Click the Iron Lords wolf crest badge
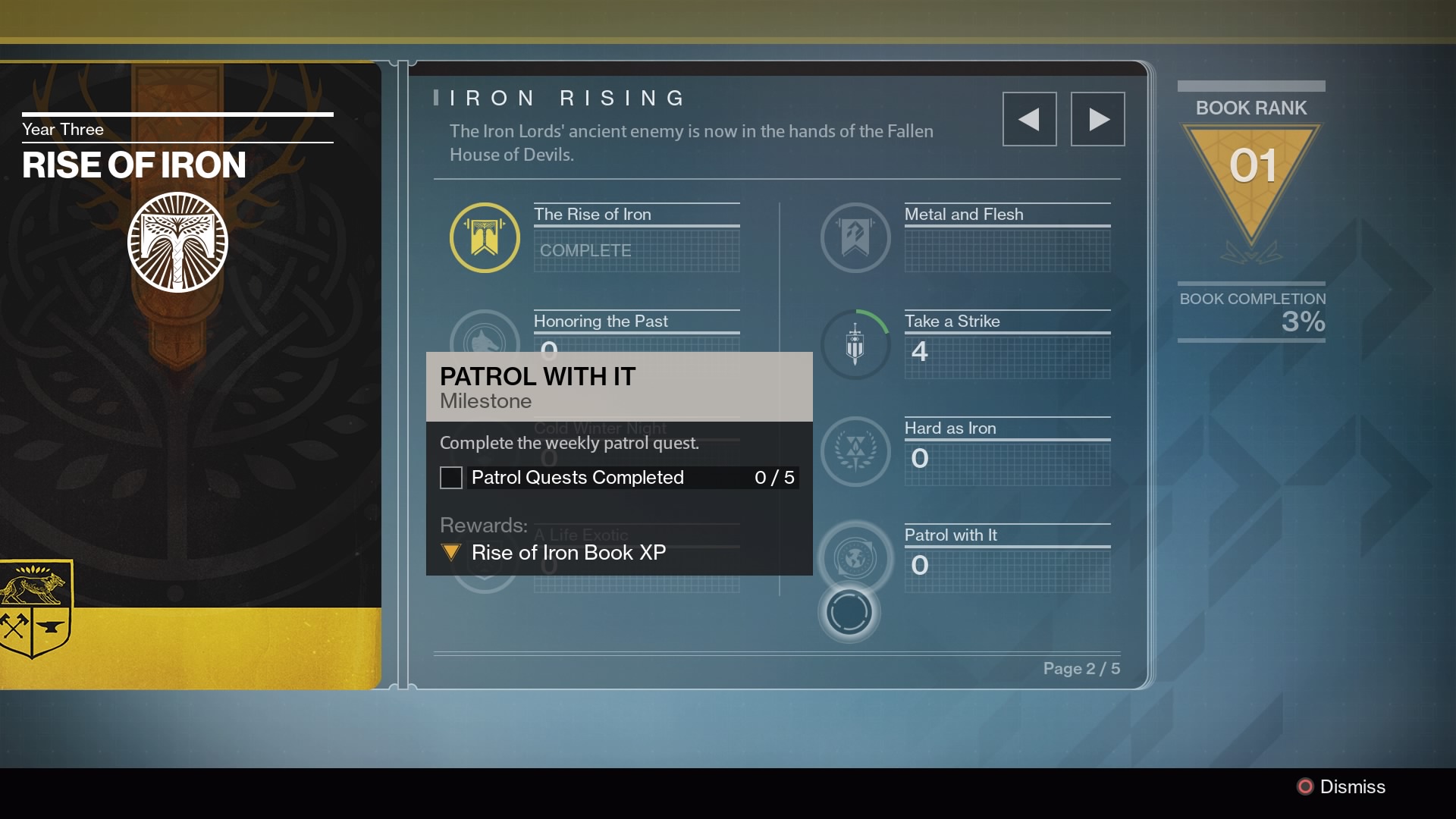The width and height of the screenshot is (1456, 819). tap(36, 608)
